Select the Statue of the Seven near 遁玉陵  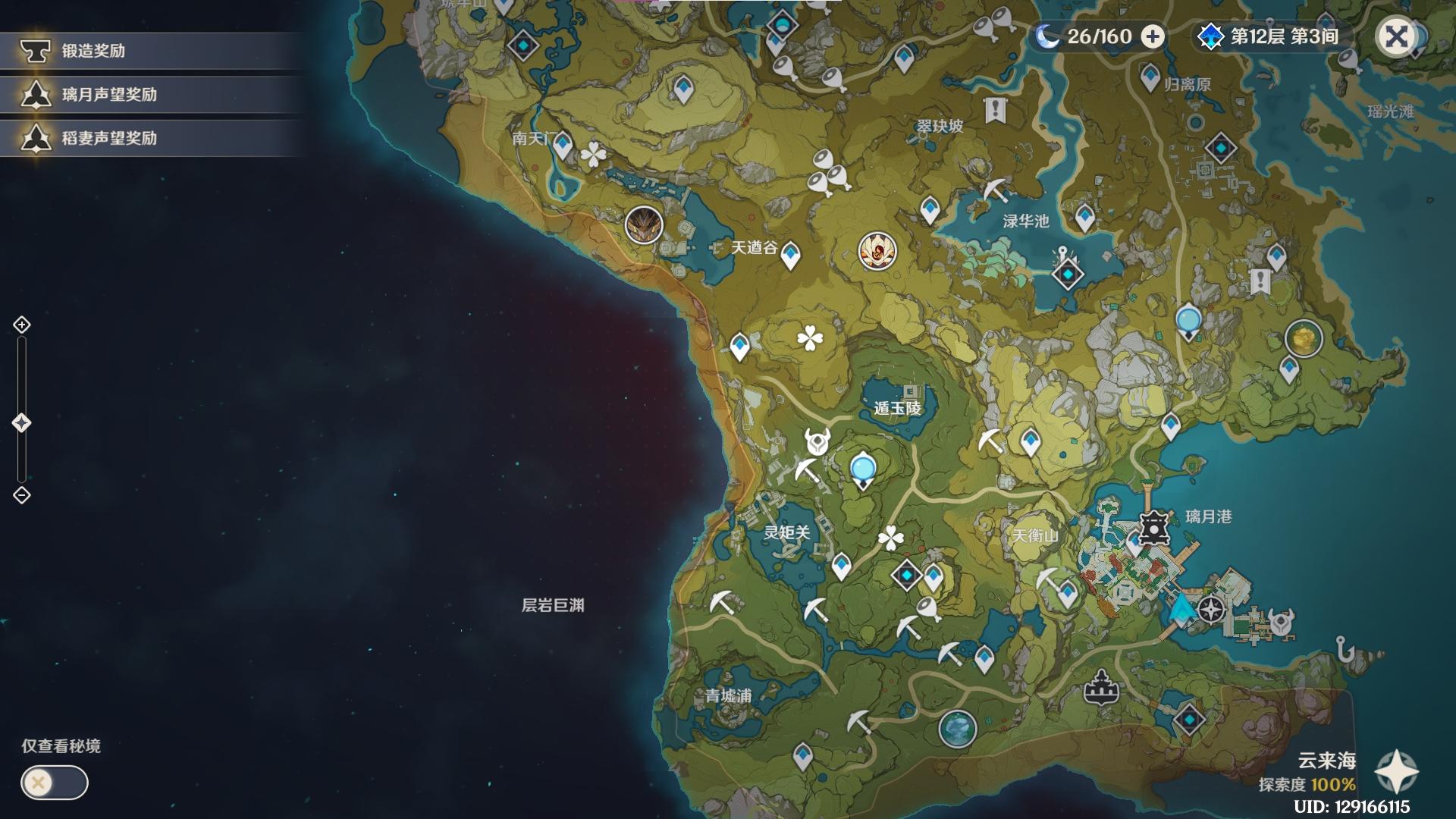(x=863, y=471)
